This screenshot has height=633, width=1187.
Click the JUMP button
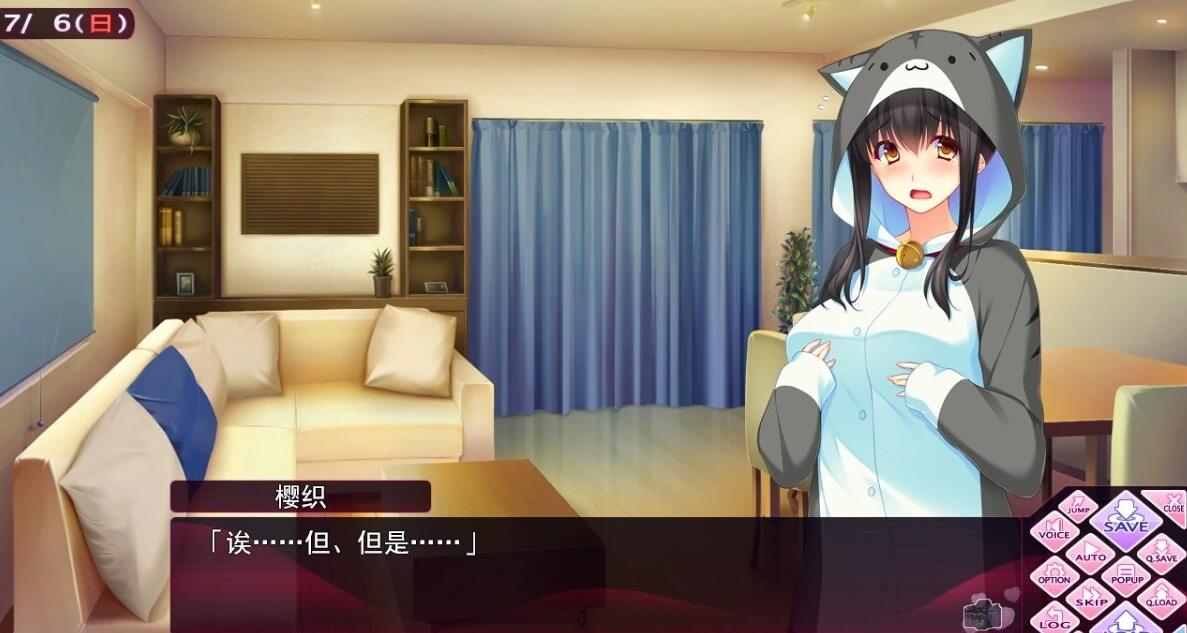tap(1077, 504)
